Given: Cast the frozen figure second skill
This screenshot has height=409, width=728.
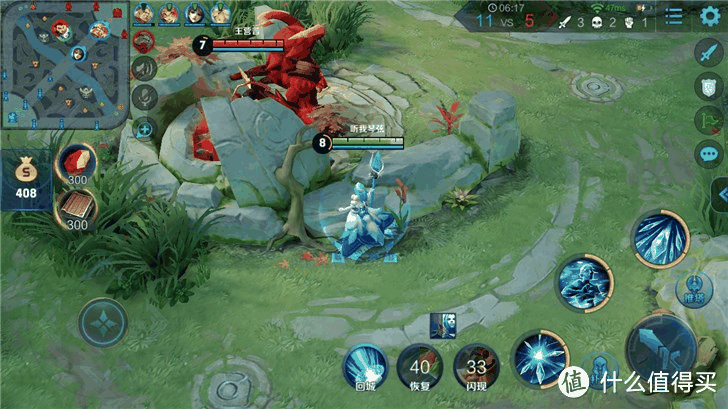Looking at the screenshot, I should [x=584, y=282].
